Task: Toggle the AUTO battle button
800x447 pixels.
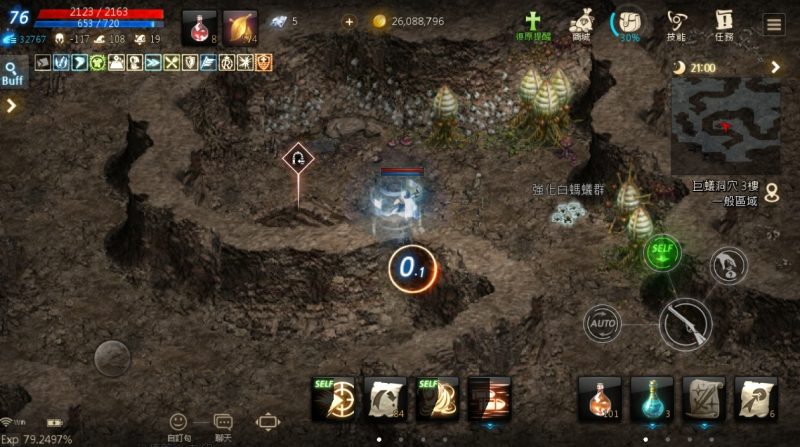Action: click(x=602, y=323)
